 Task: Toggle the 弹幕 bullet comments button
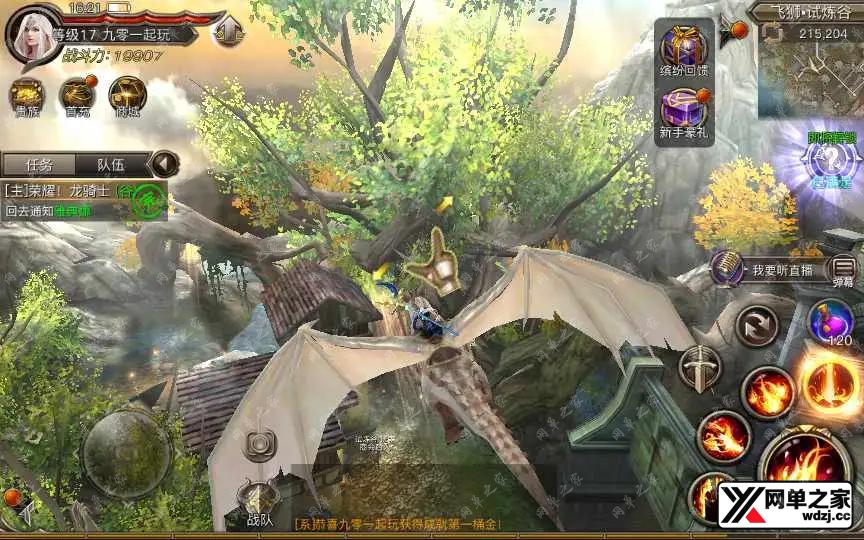[845, 270]
